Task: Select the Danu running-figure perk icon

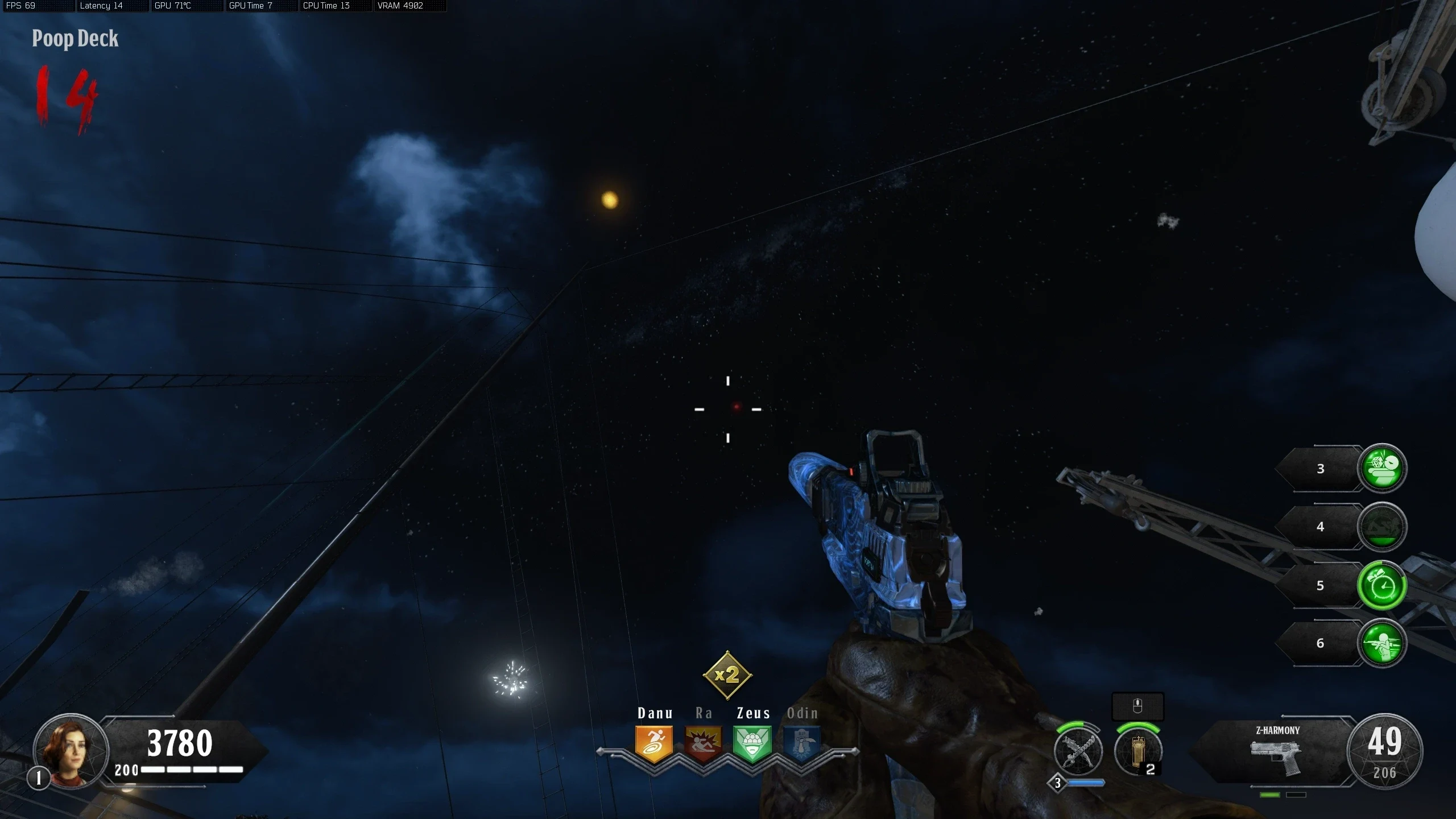Action: [x=654, y=743]
